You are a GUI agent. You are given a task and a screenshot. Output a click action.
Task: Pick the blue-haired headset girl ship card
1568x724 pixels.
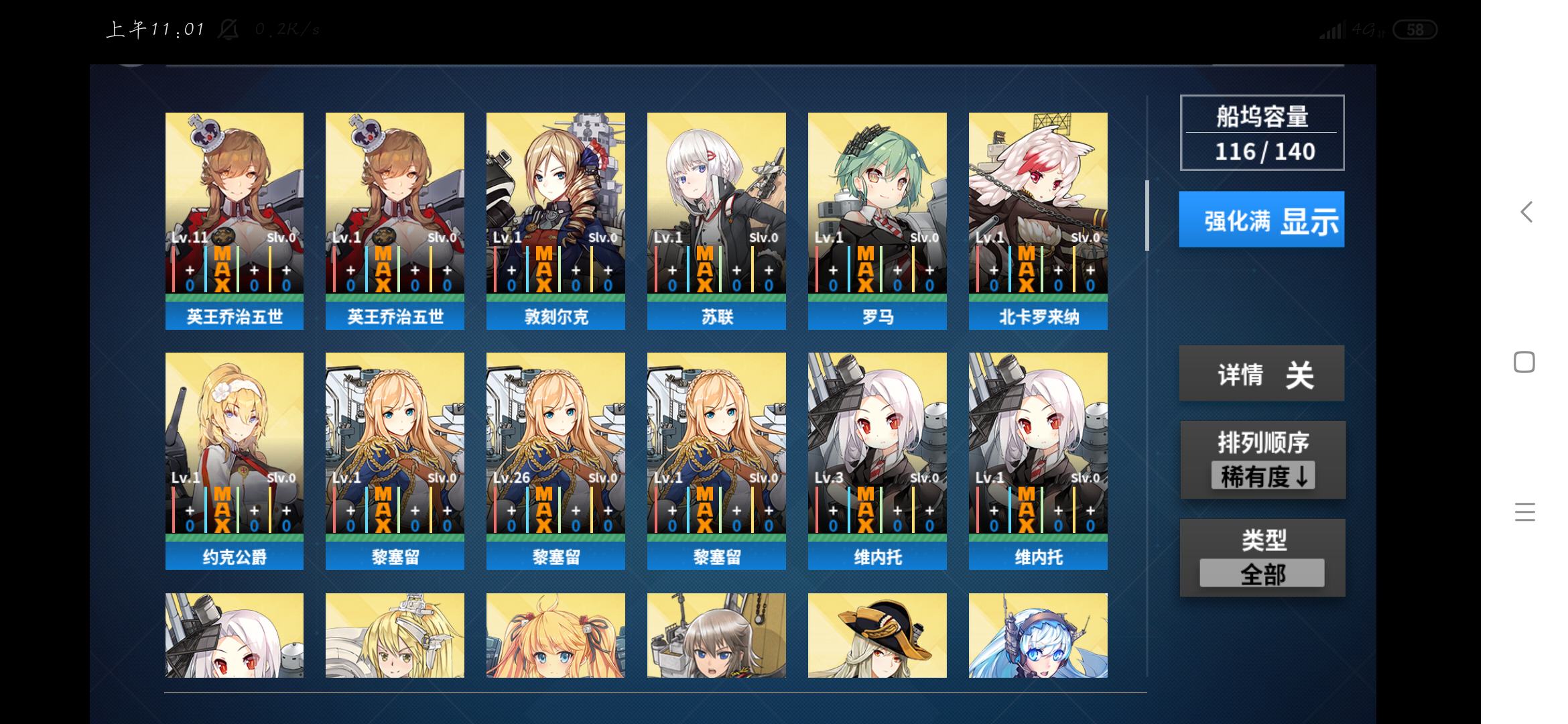tap(1038, 635)
